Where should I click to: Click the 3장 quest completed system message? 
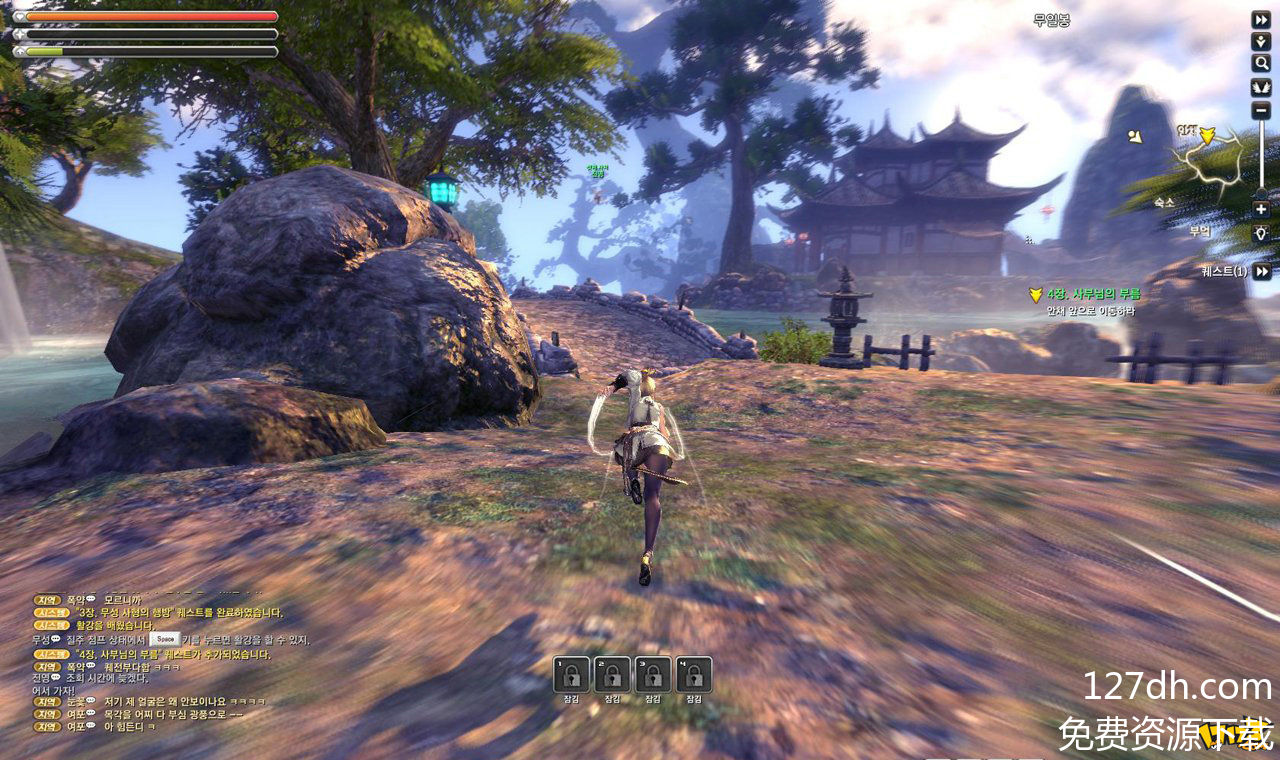click(x=179, y=612)
